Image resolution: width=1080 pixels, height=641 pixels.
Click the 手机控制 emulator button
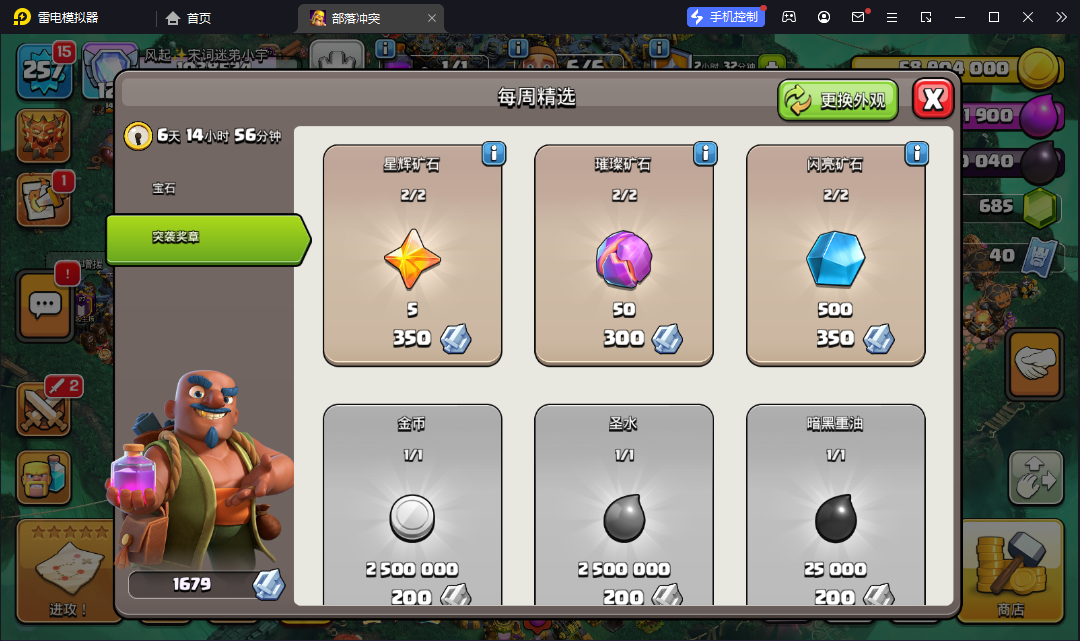[x=726, y=17]
